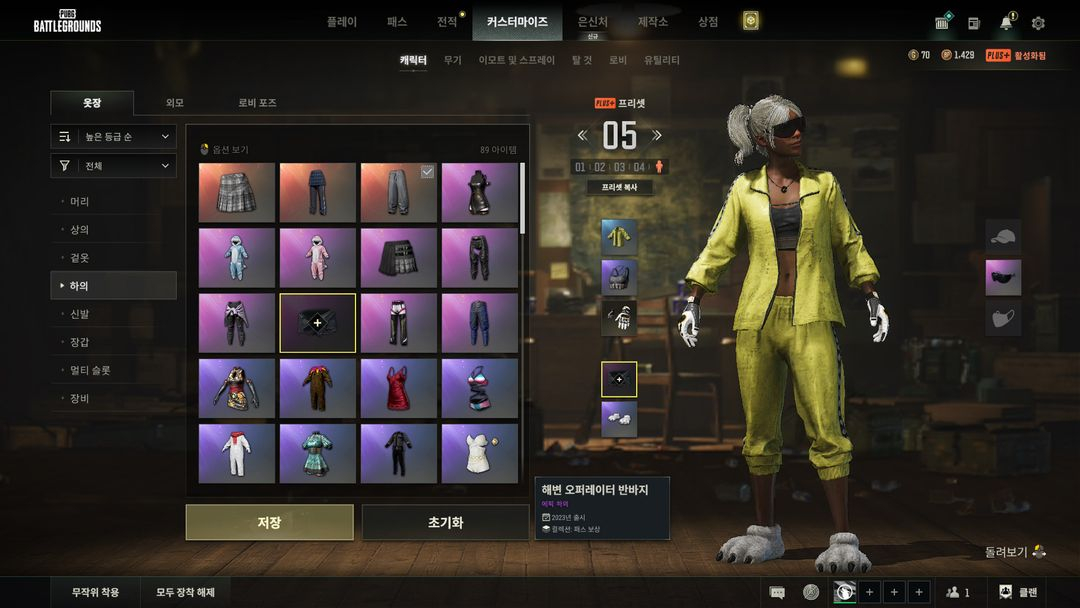Reset changes with 초기화 button
The image size is (1080, 608).
445,522
